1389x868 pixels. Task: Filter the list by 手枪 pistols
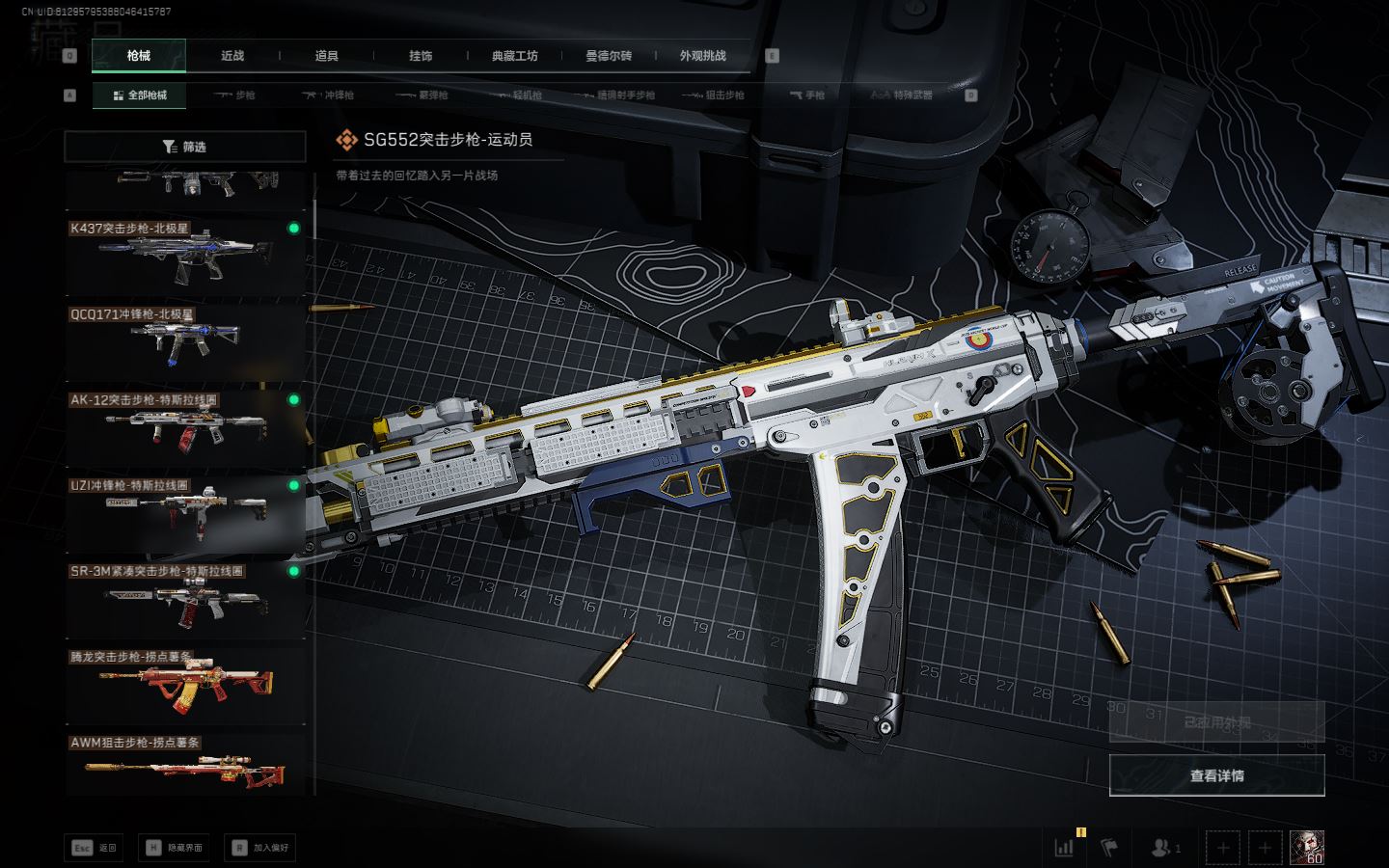point(807,95)
